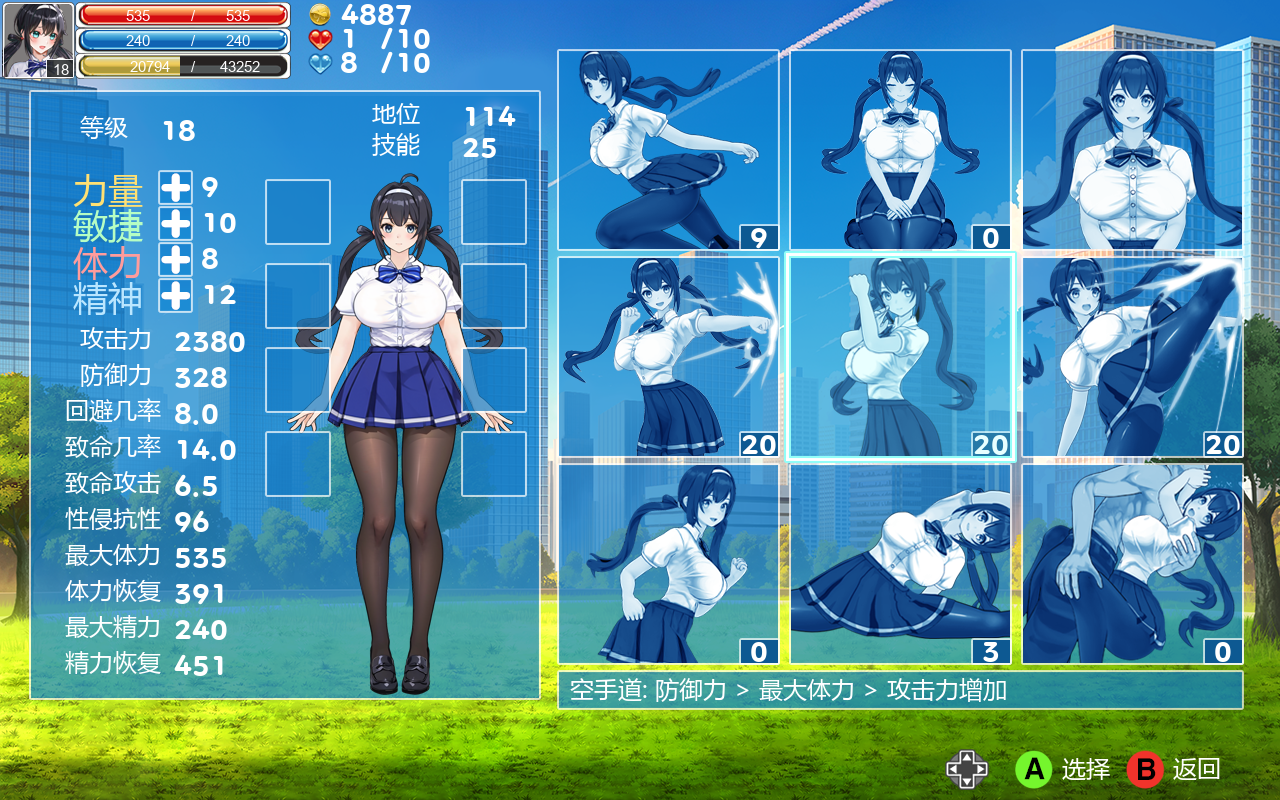Select the highlighted level 20 karate skill
Screen dimensions: 1280x800
[901, 355]
